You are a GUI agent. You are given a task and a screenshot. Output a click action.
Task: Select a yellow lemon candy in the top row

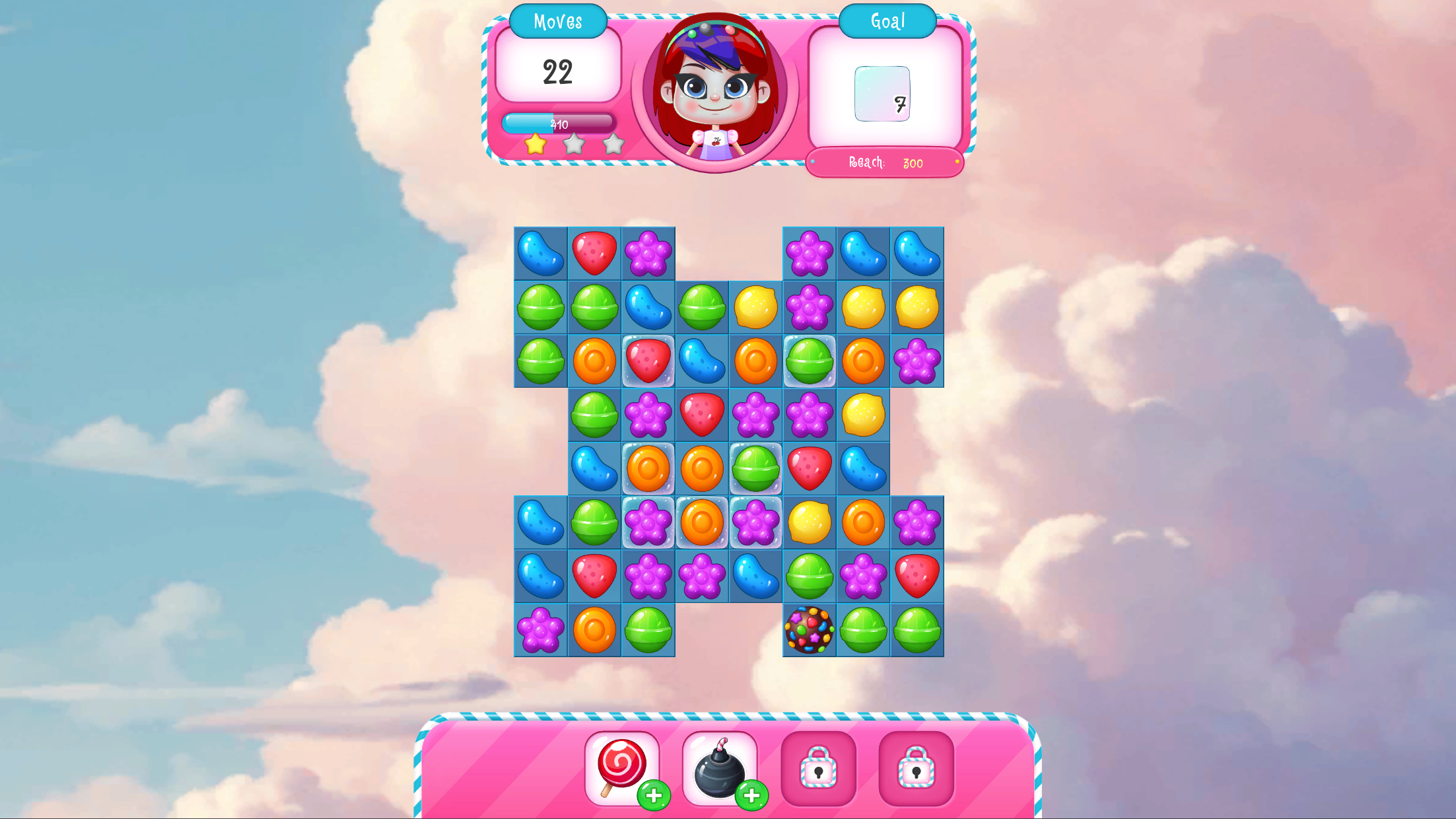tap(755, 306)
